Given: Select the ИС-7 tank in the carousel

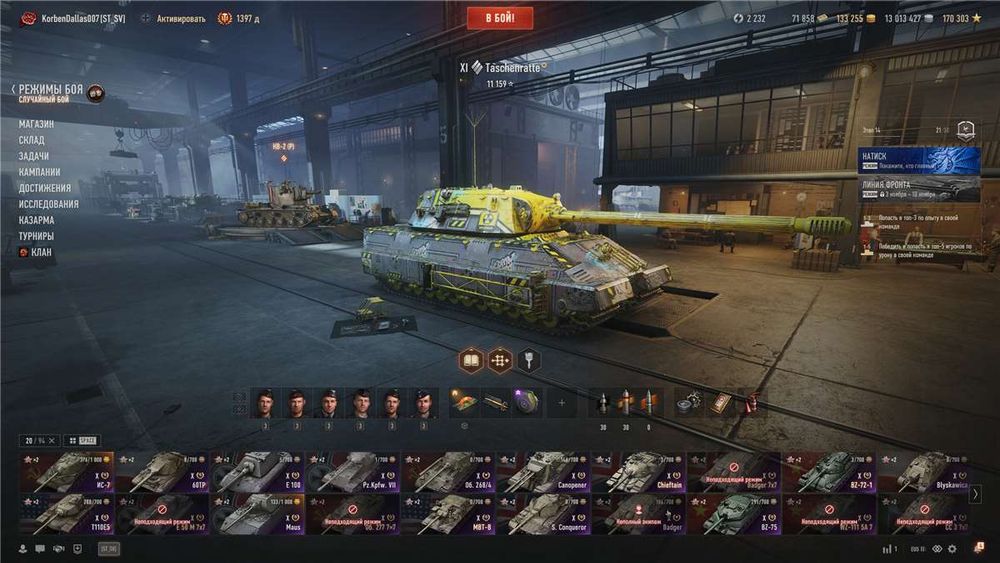Looking at the screenshot, I should tap(65, 472).
